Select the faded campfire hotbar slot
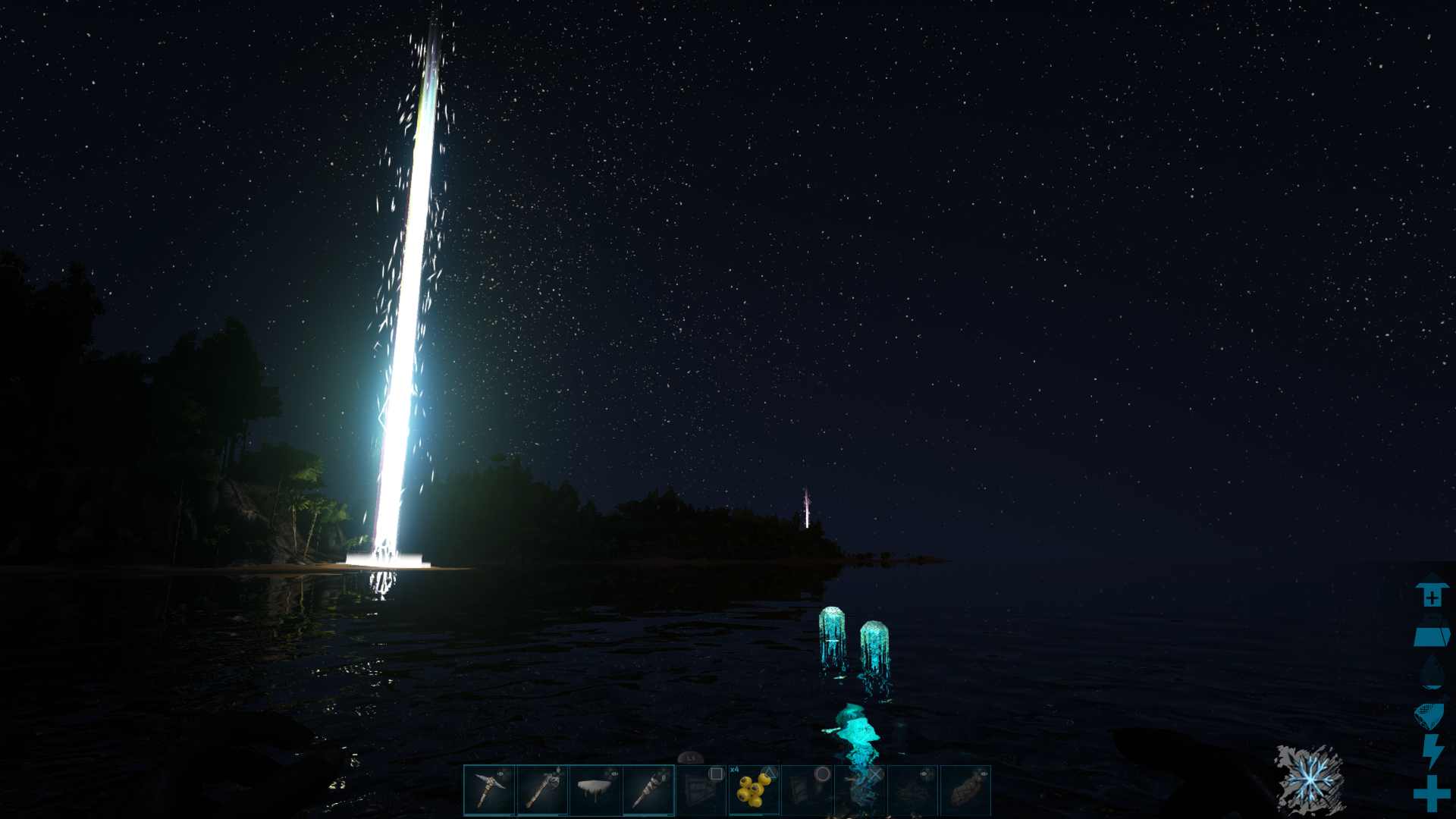 click(913, 790)
